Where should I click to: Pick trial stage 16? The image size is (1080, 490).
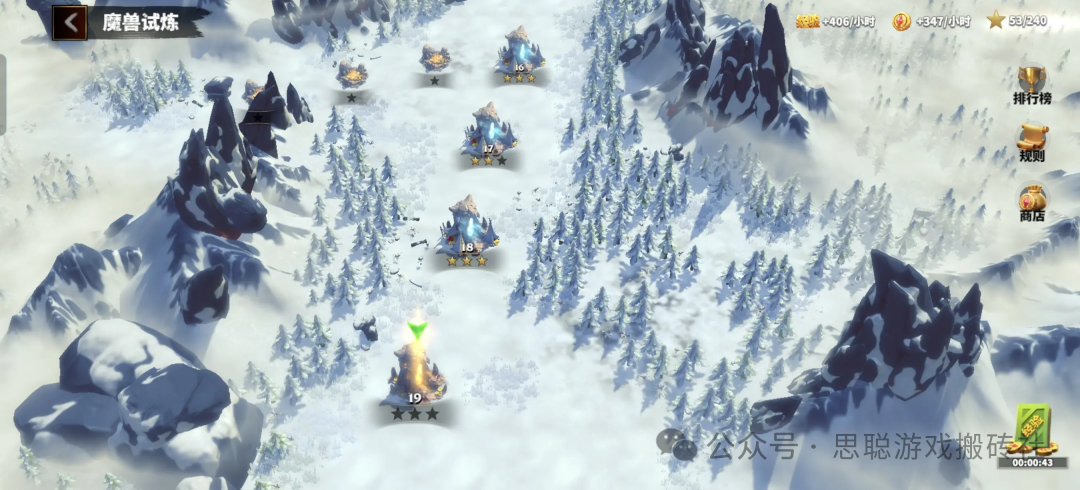click(x=519, y=53)
